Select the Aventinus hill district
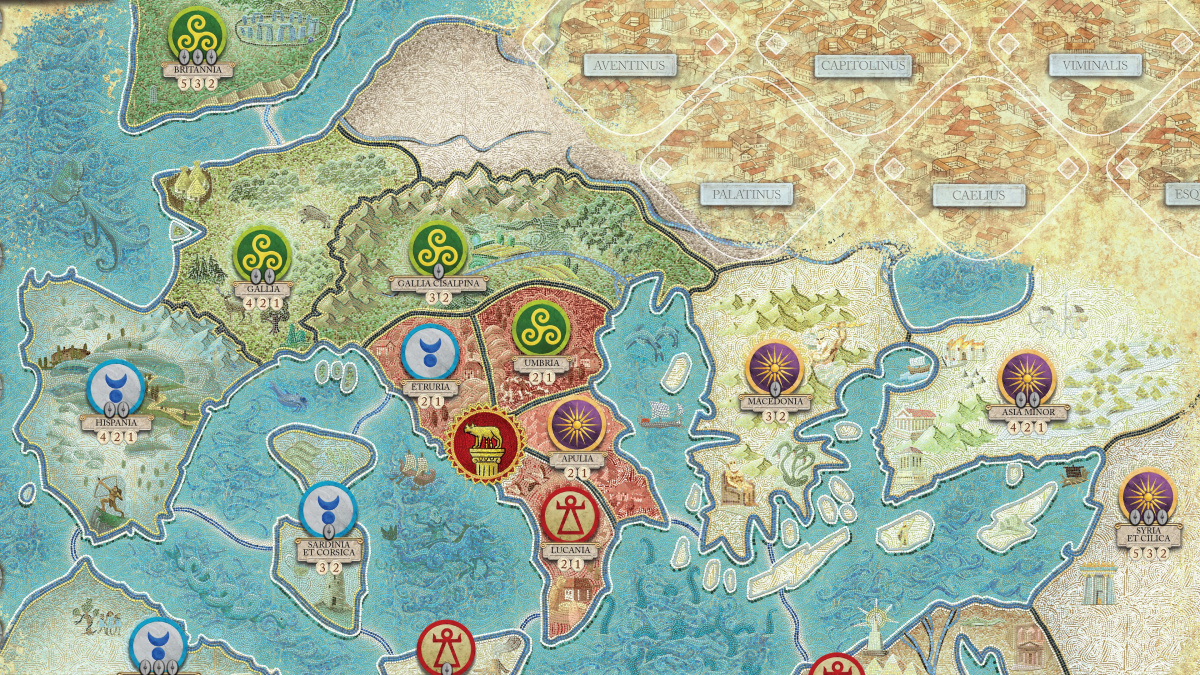1200x675 pixels. (x=629, y=65)
